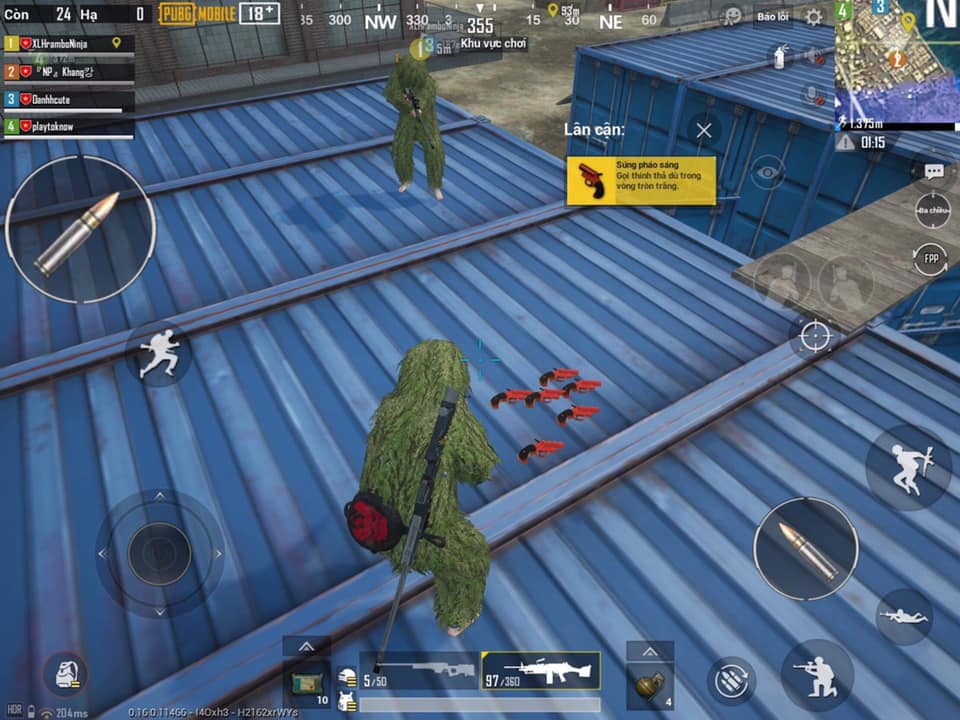Fire with the right bullet button
This screenshot has width=960, height=720.
(805, 549)
